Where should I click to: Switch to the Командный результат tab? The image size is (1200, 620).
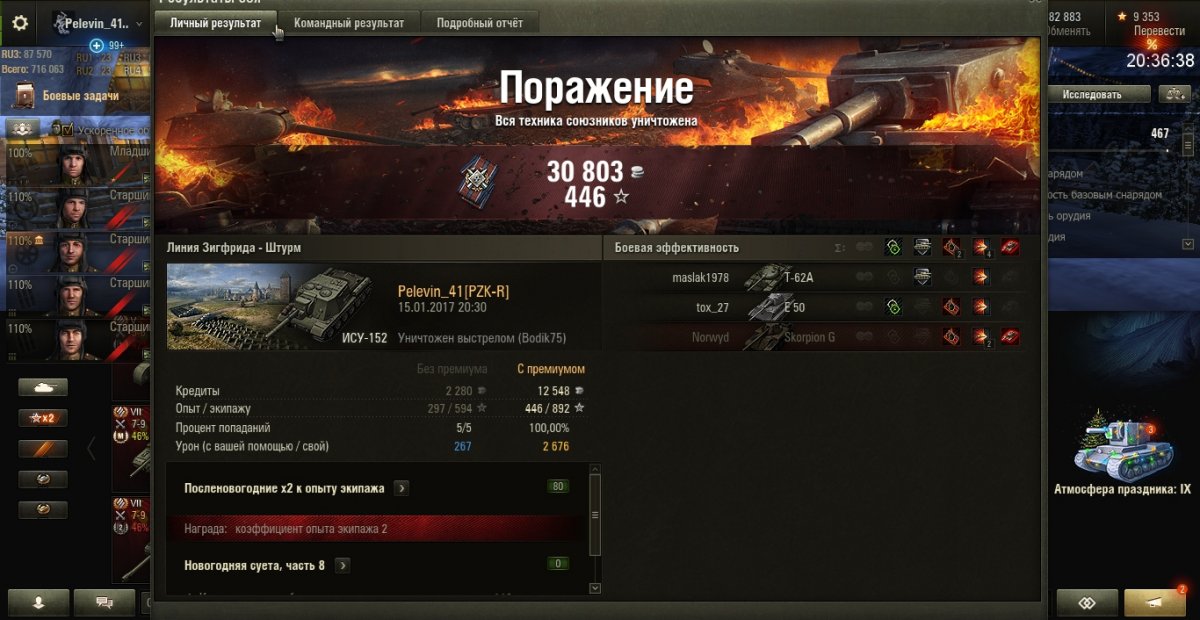[348, 23]
